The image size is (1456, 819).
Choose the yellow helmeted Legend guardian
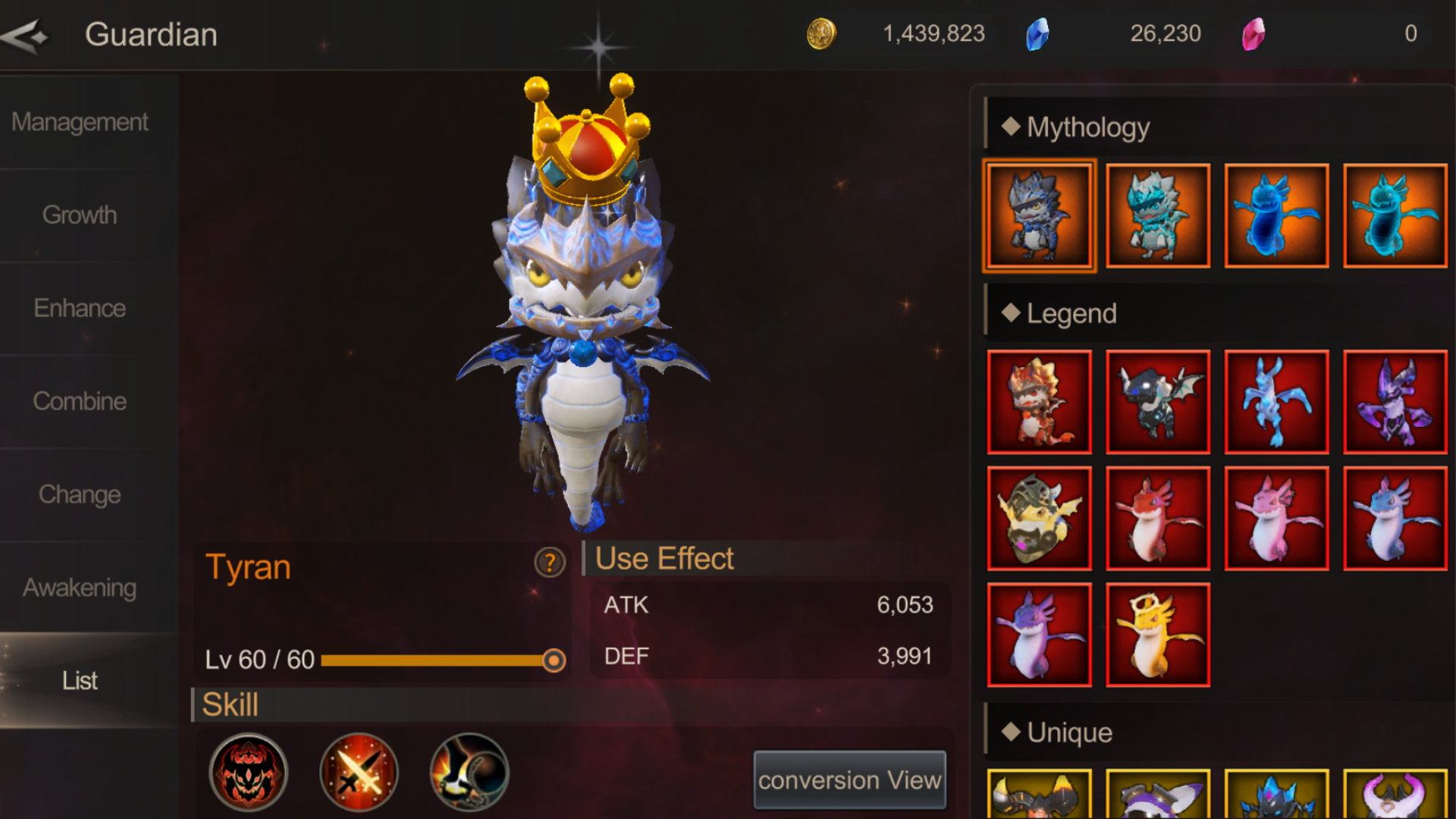pos(1039,519)
